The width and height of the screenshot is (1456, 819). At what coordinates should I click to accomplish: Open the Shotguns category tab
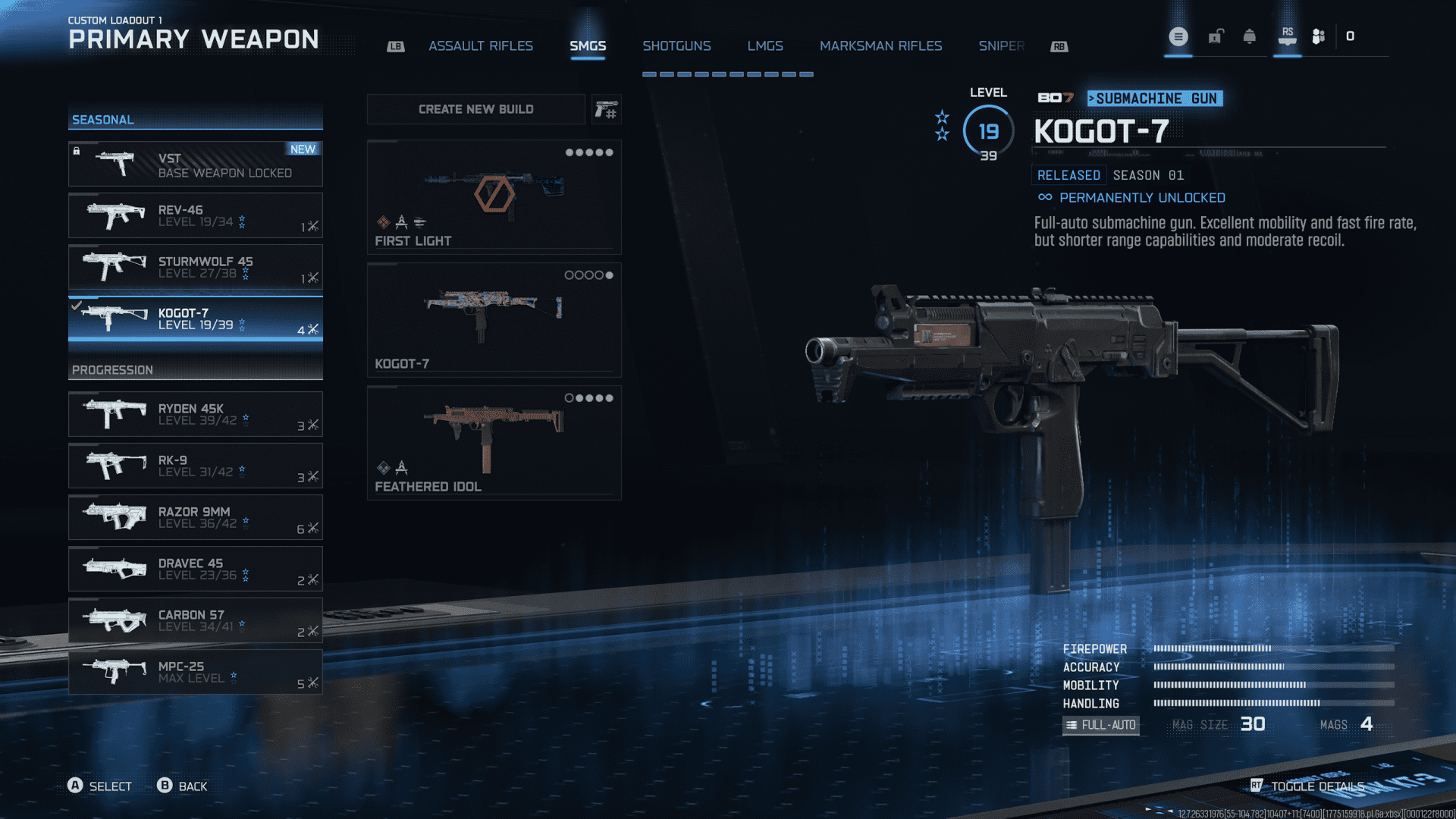[676, 46]
